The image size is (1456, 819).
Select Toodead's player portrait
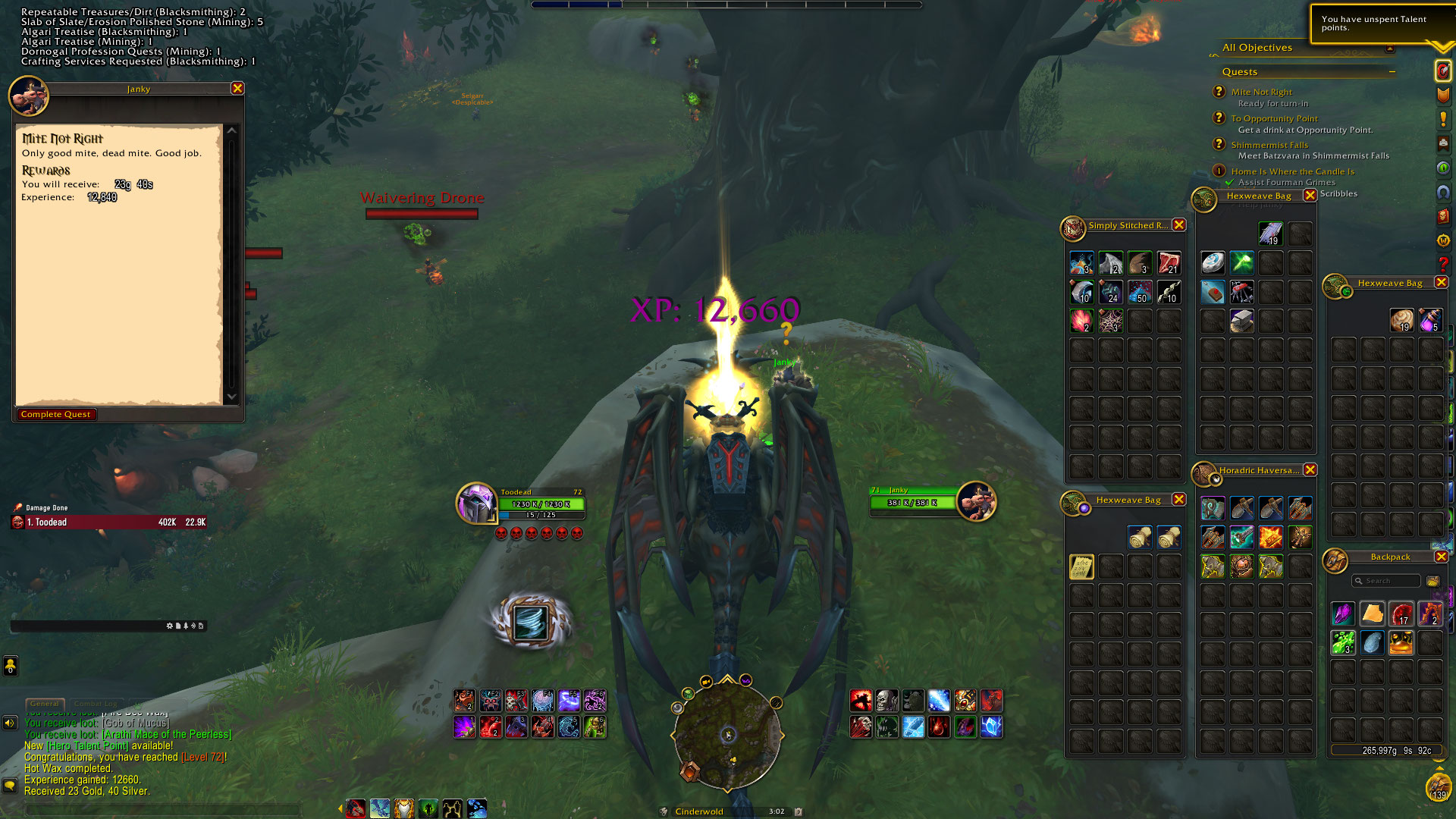[476, 503]
